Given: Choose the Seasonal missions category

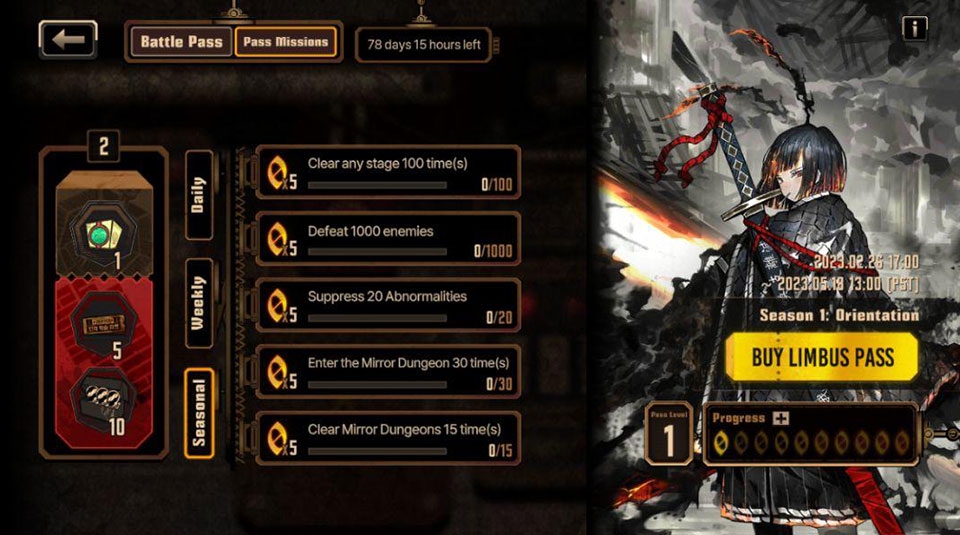Looking at the screenshot, I should click(199, 412).
